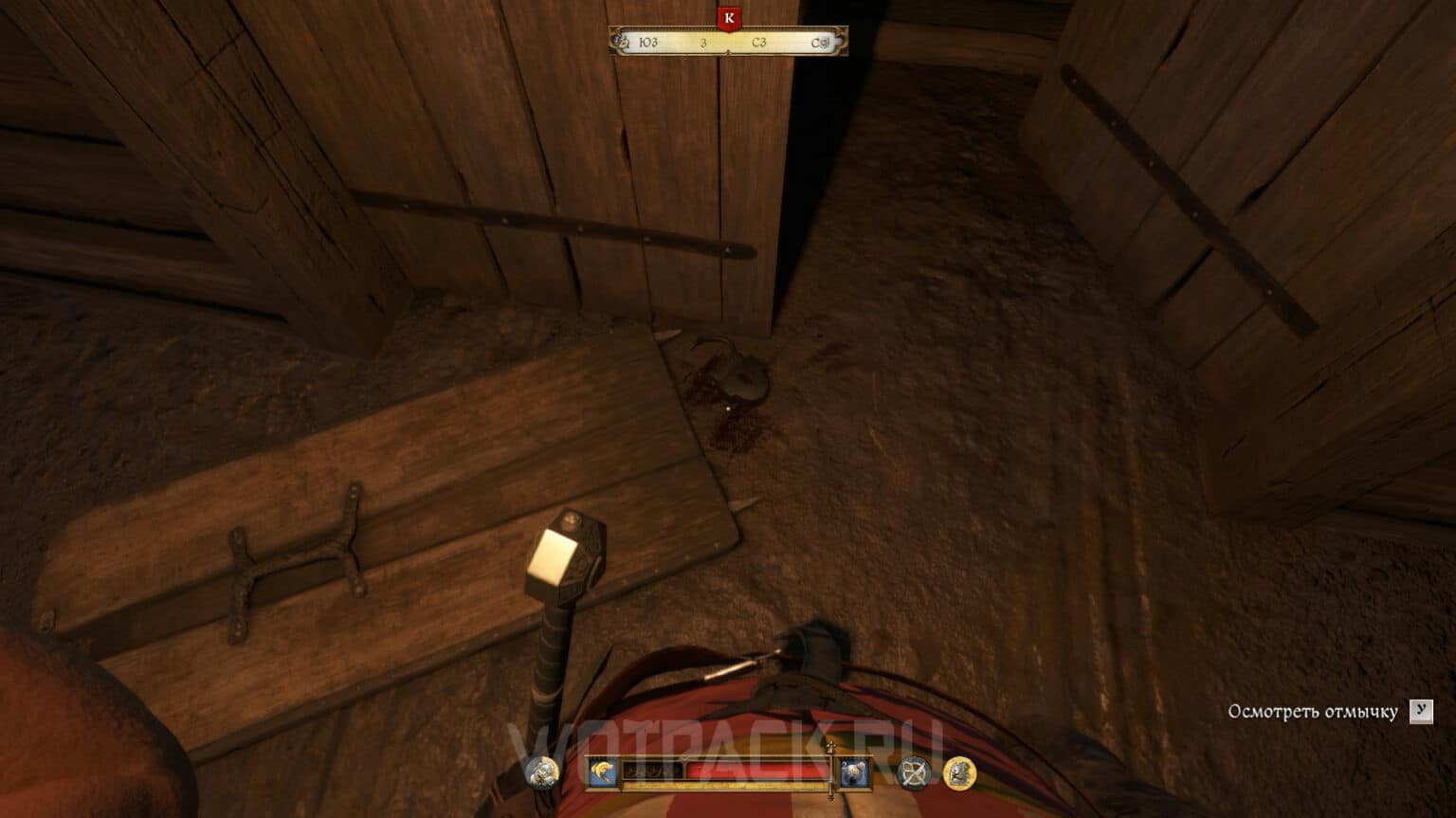The width and height of the screenshot is (1456, 818).
Task: Toggle the "У" key prompt box
Action: pyautogui.click(x=1422, y=709)
